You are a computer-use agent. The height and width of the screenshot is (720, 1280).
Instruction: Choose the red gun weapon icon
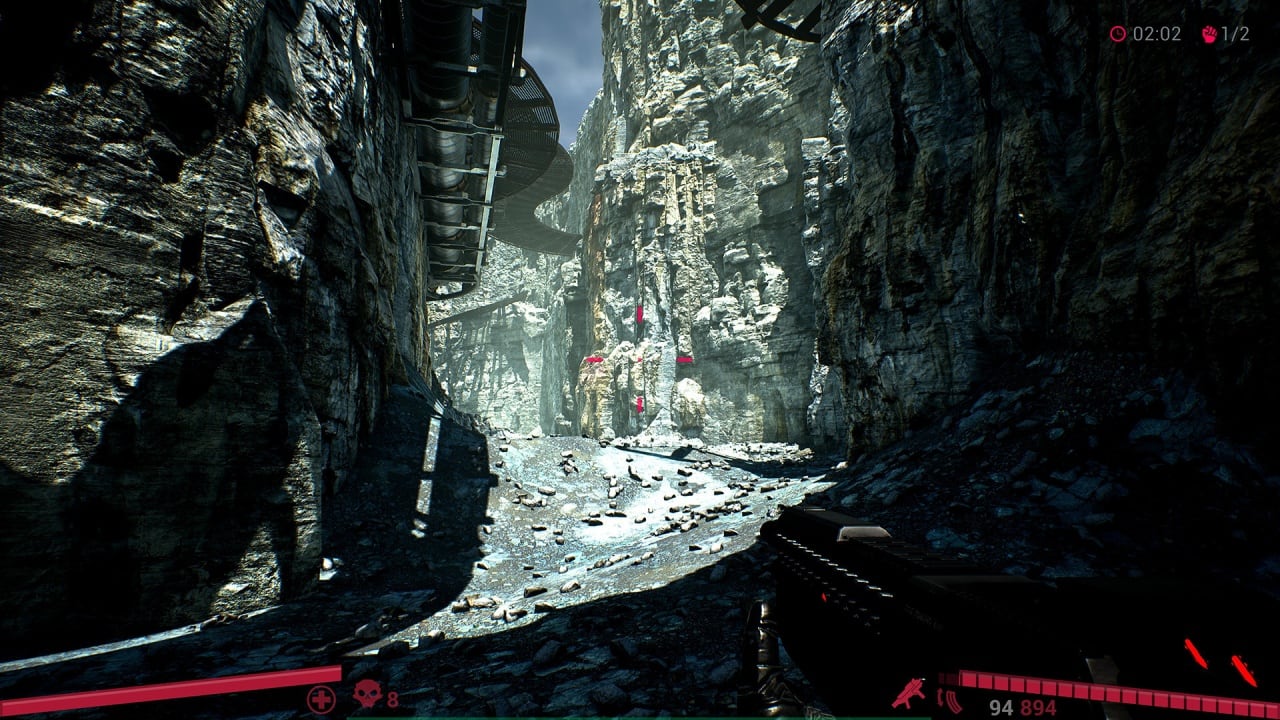point(908,693)
